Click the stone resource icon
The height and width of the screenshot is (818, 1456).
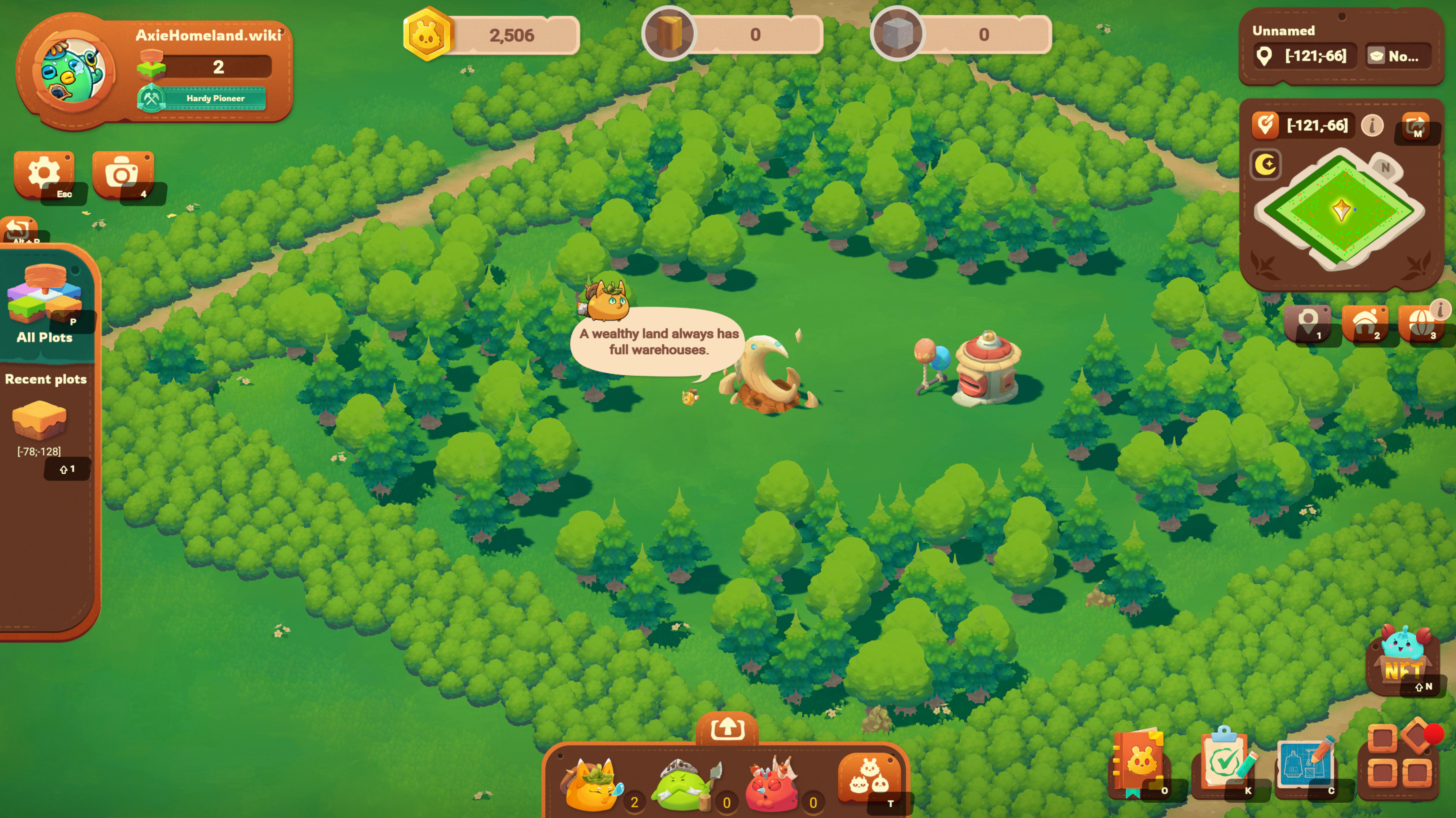click(897, 35)
